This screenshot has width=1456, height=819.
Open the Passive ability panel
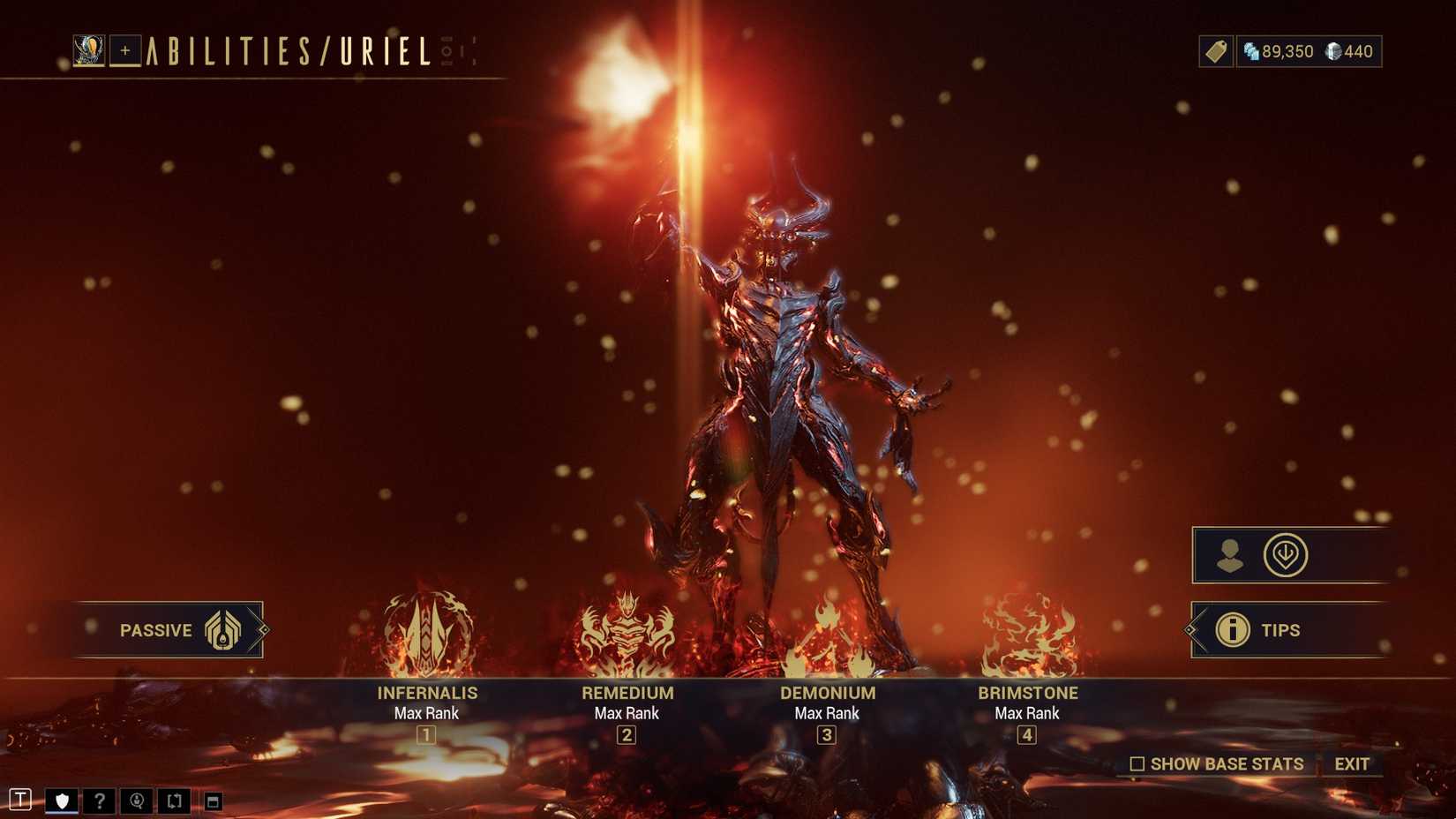point(169,630)
